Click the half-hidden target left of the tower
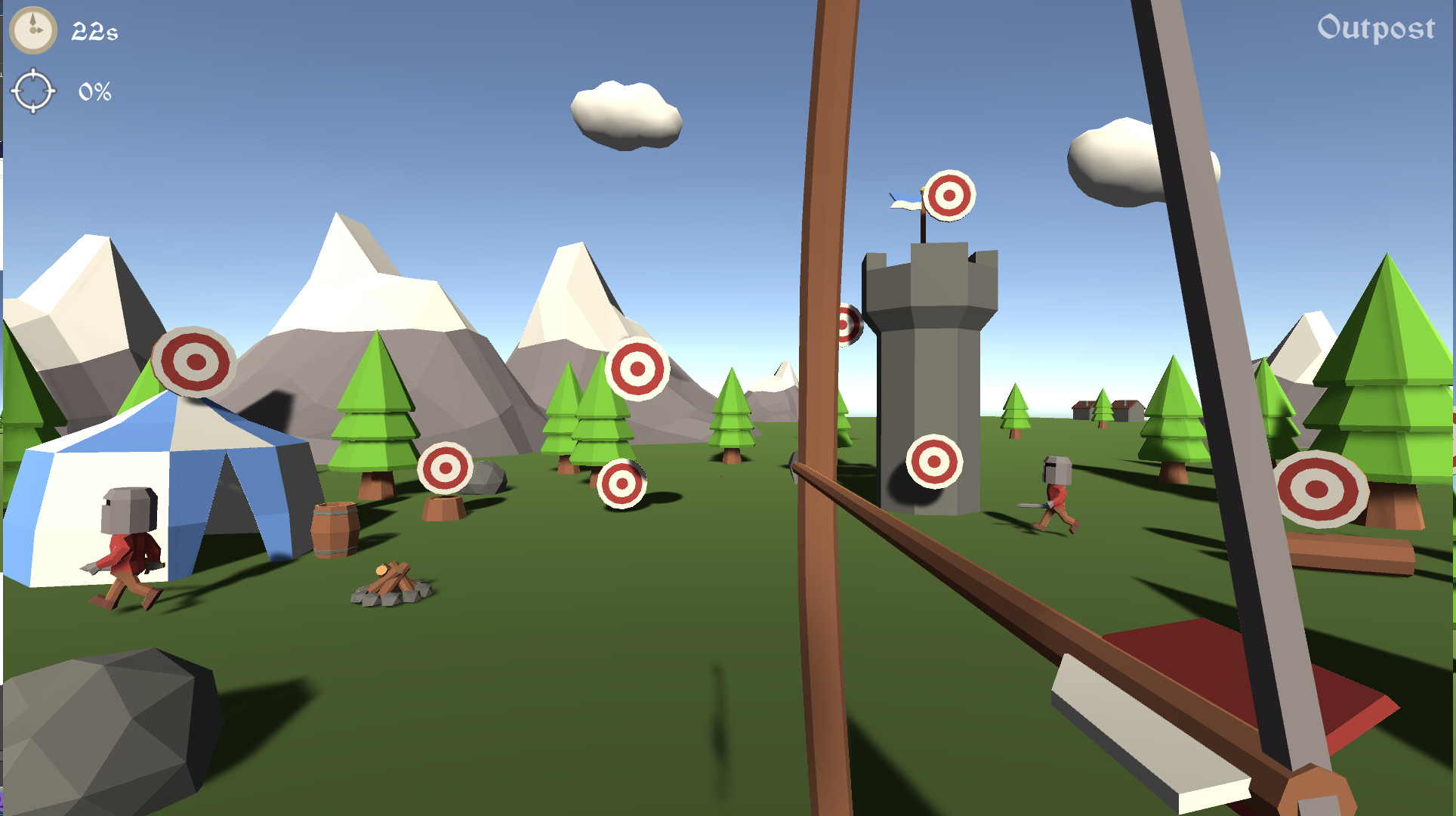Screen dimensions: 1456x816 click(846, 323)
